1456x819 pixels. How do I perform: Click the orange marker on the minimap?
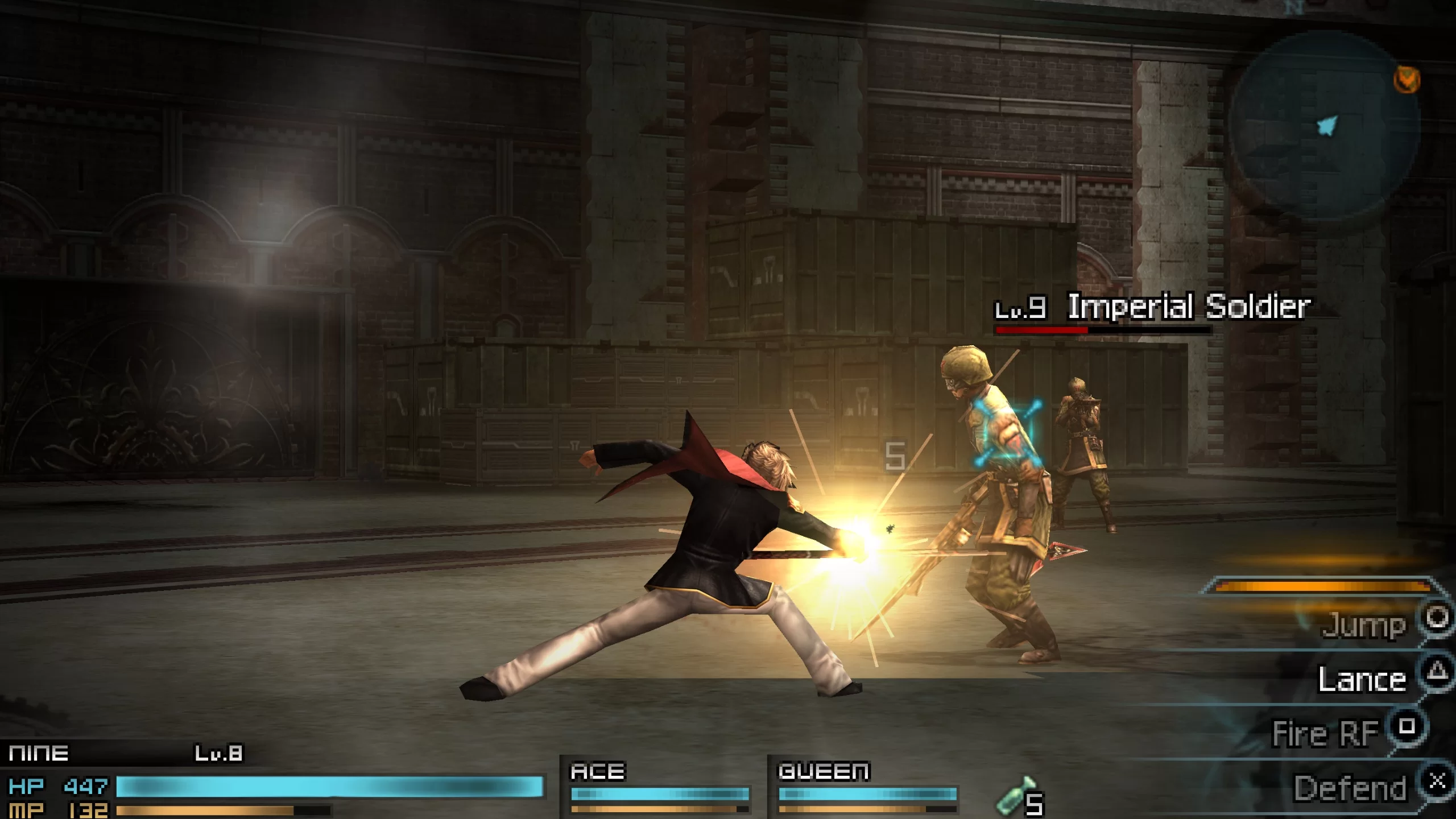[1407, 80]
